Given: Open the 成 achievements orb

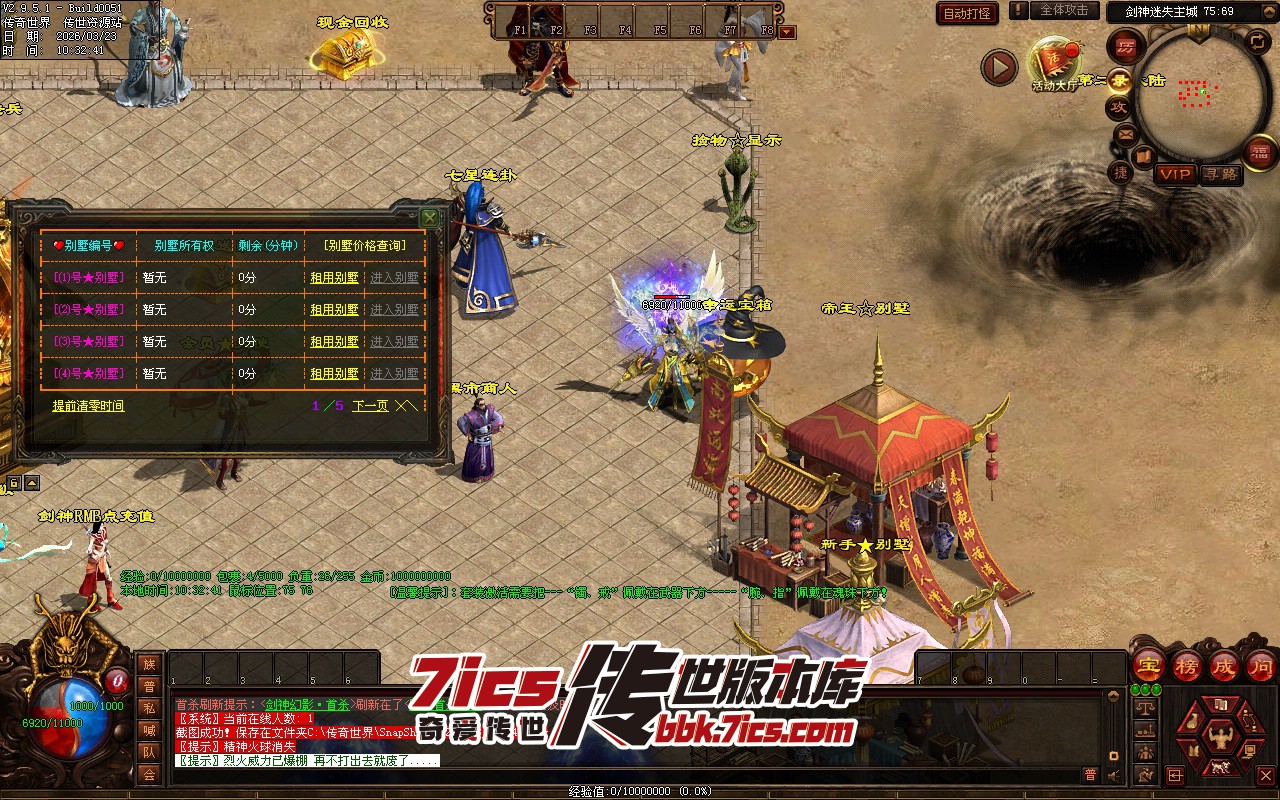Looking at the screenshot, I should pos(1224,665).
